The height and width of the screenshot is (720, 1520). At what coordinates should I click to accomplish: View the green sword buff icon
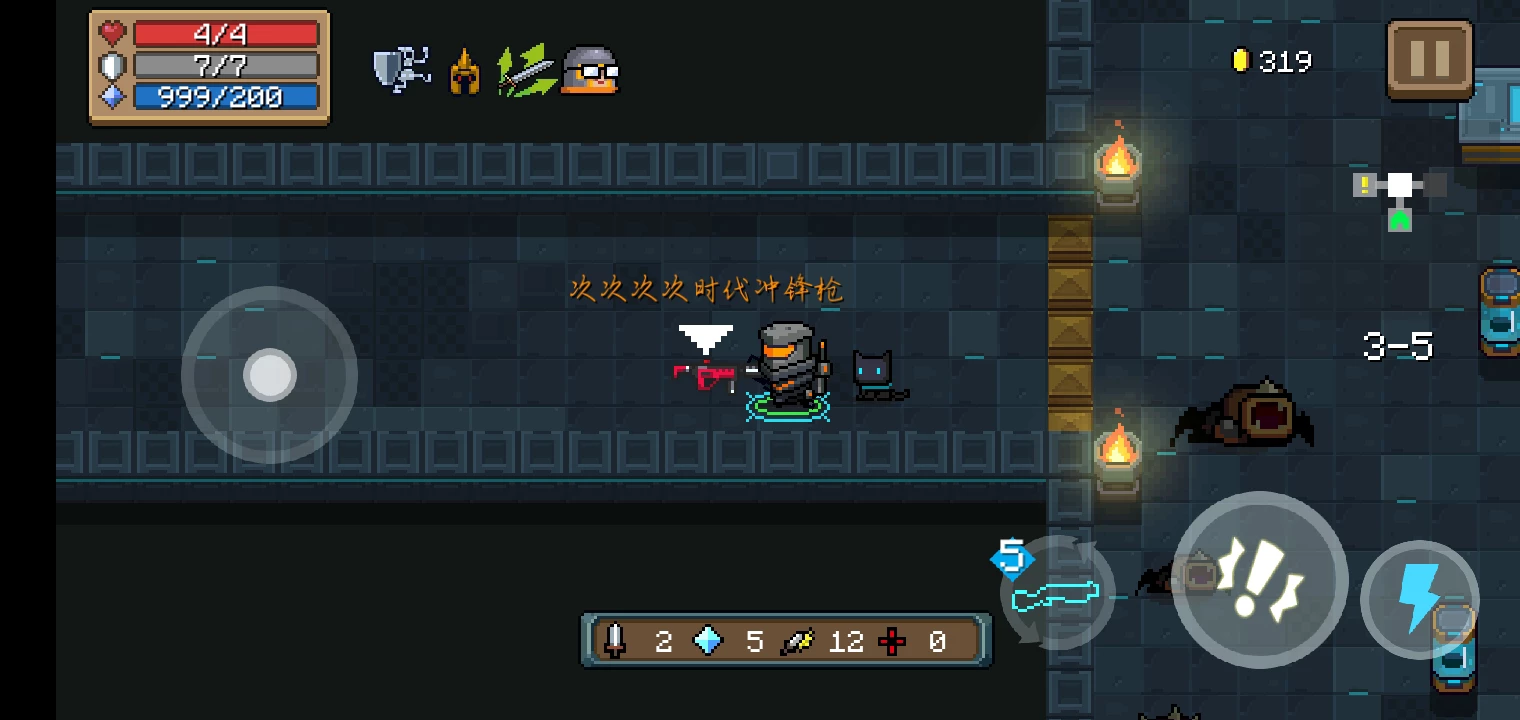coord(527,70)
